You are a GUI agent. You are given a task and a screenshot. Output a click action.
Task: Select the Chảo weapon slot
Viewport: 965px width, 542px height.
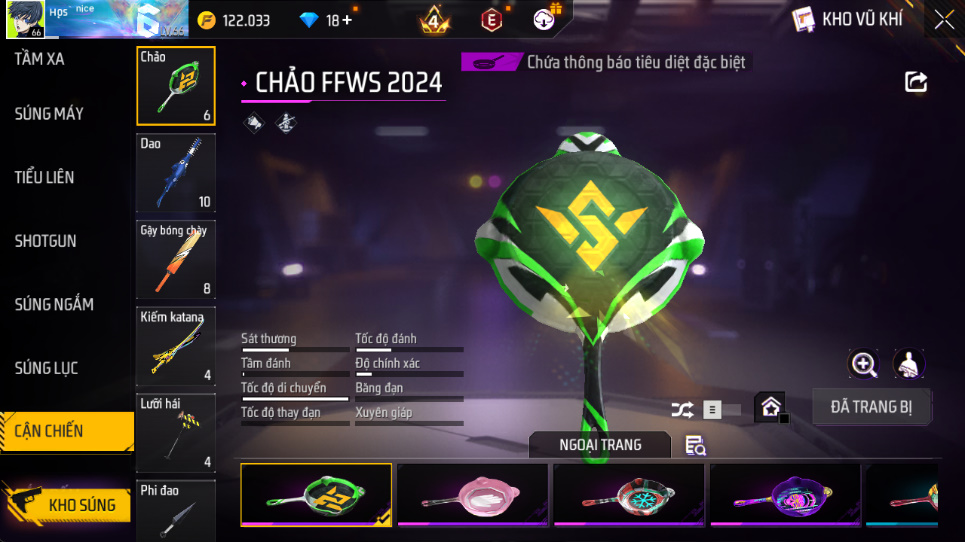pos(175,87)
